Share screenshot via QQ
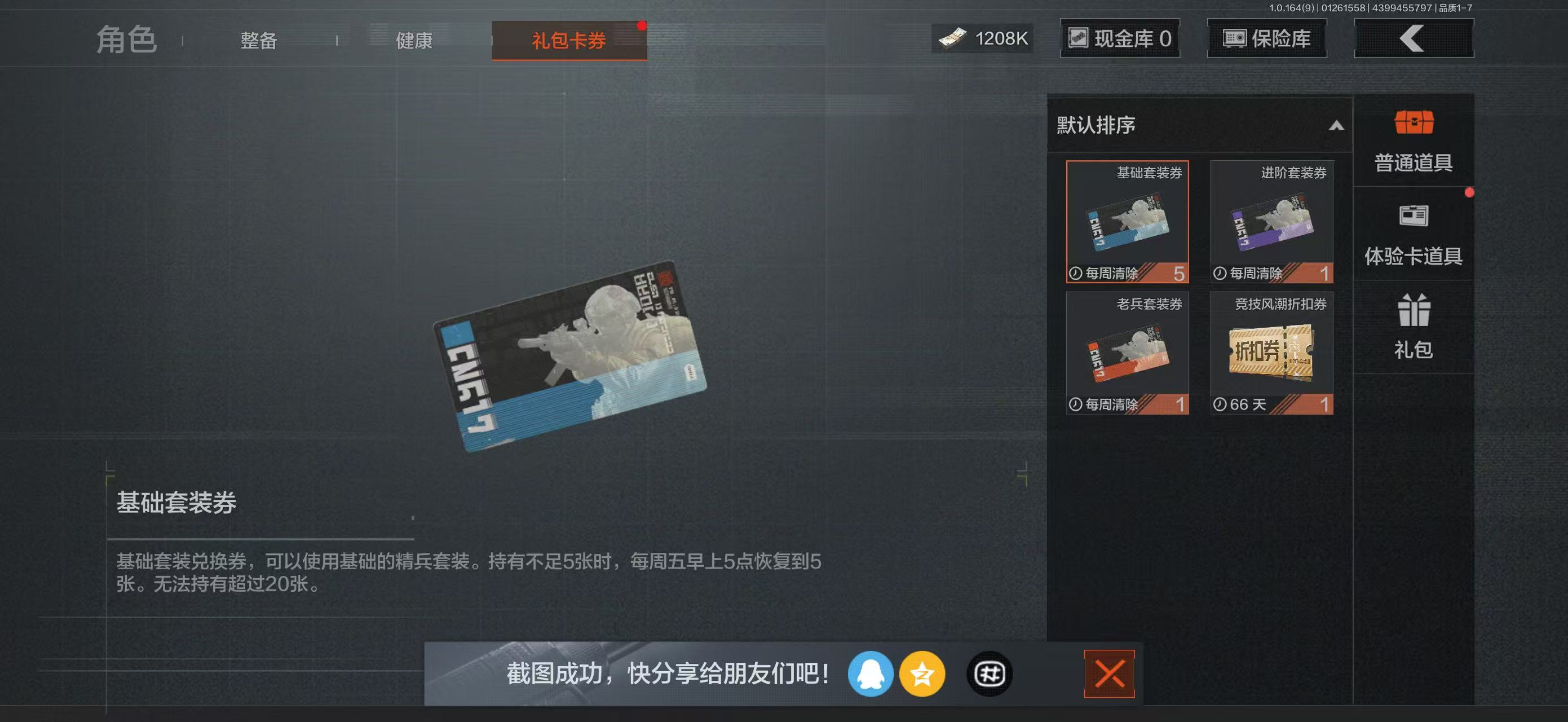 871,673
